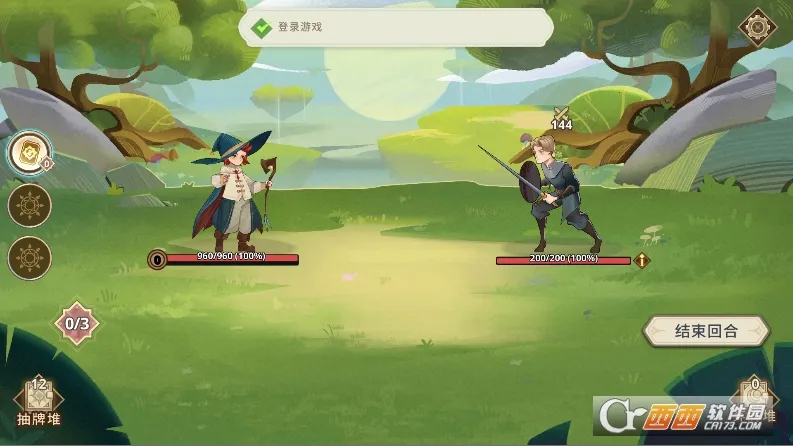Check the enemy's crossed-swords attack intent

pos(561,114)
